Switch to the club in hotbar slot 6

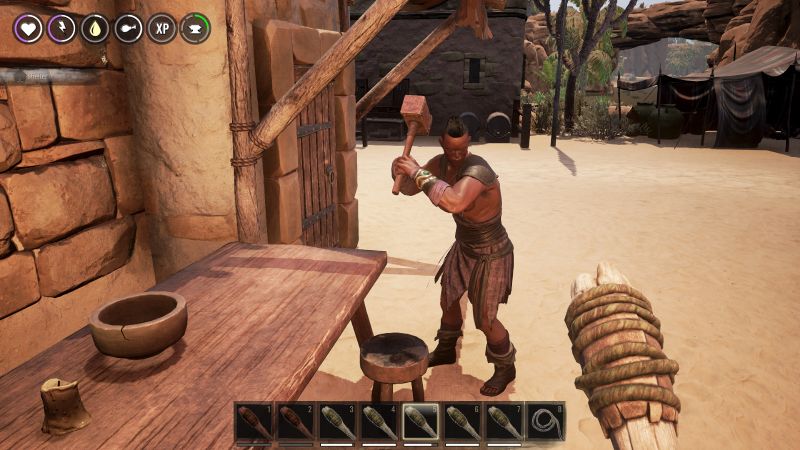pos(462,422)
